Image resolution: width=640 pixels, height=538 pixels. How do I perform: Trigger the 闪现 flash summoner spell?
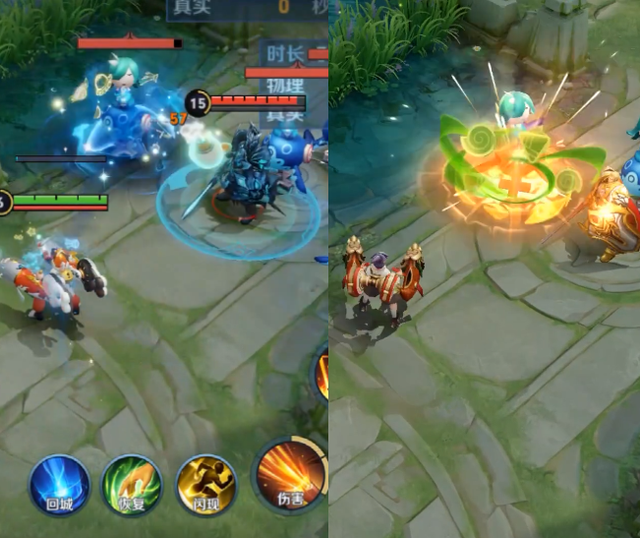pos(206,485)
